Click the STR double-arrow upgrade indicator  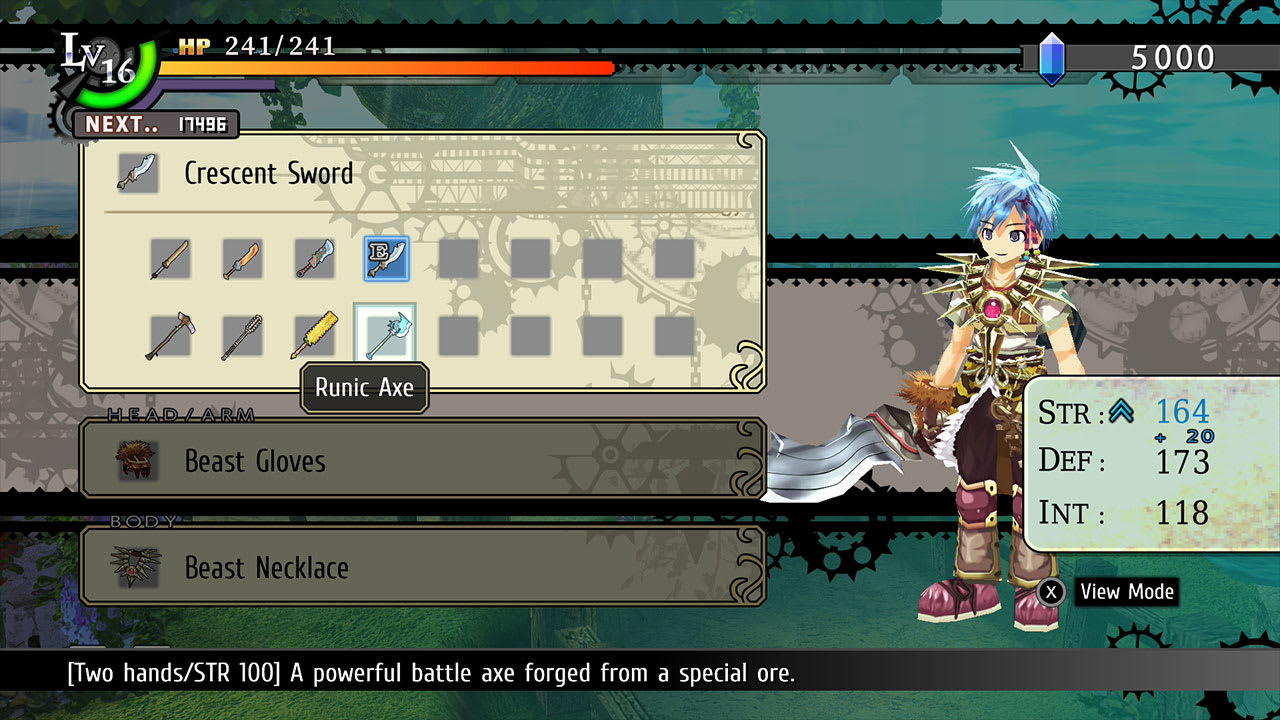tap(1122, 409)
